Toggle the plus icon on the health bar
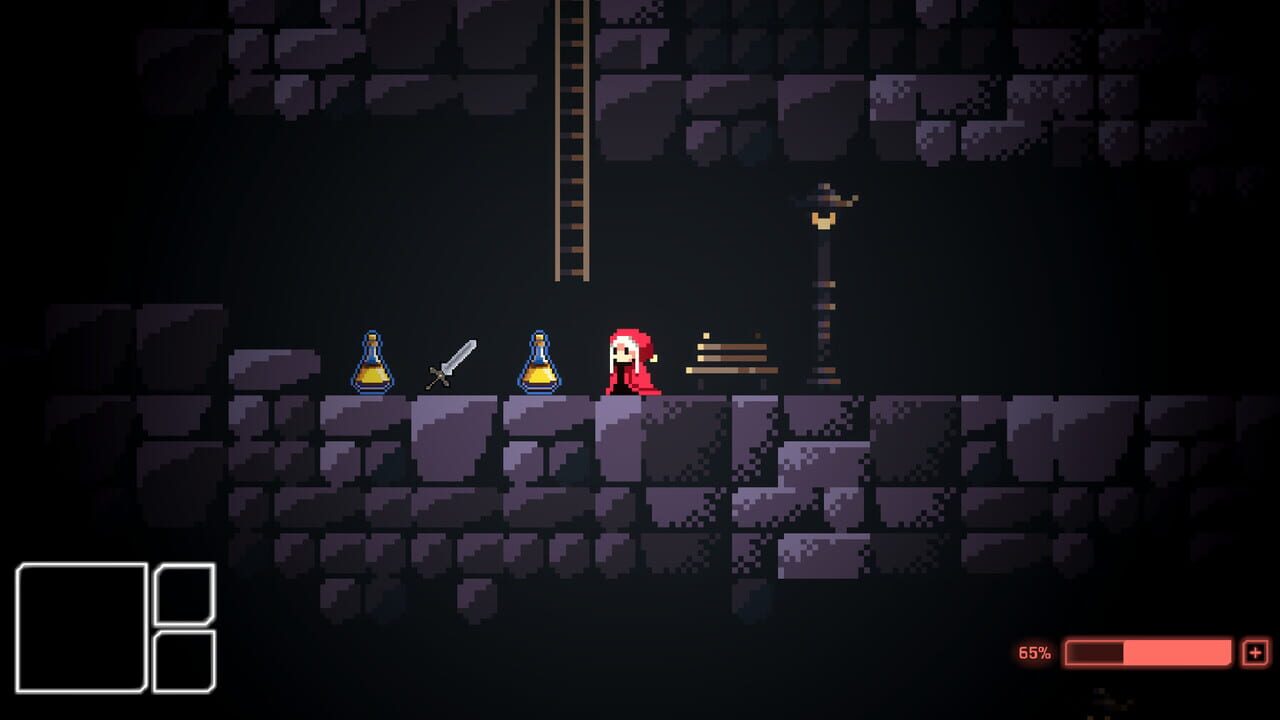 (x=1255, y=654)
